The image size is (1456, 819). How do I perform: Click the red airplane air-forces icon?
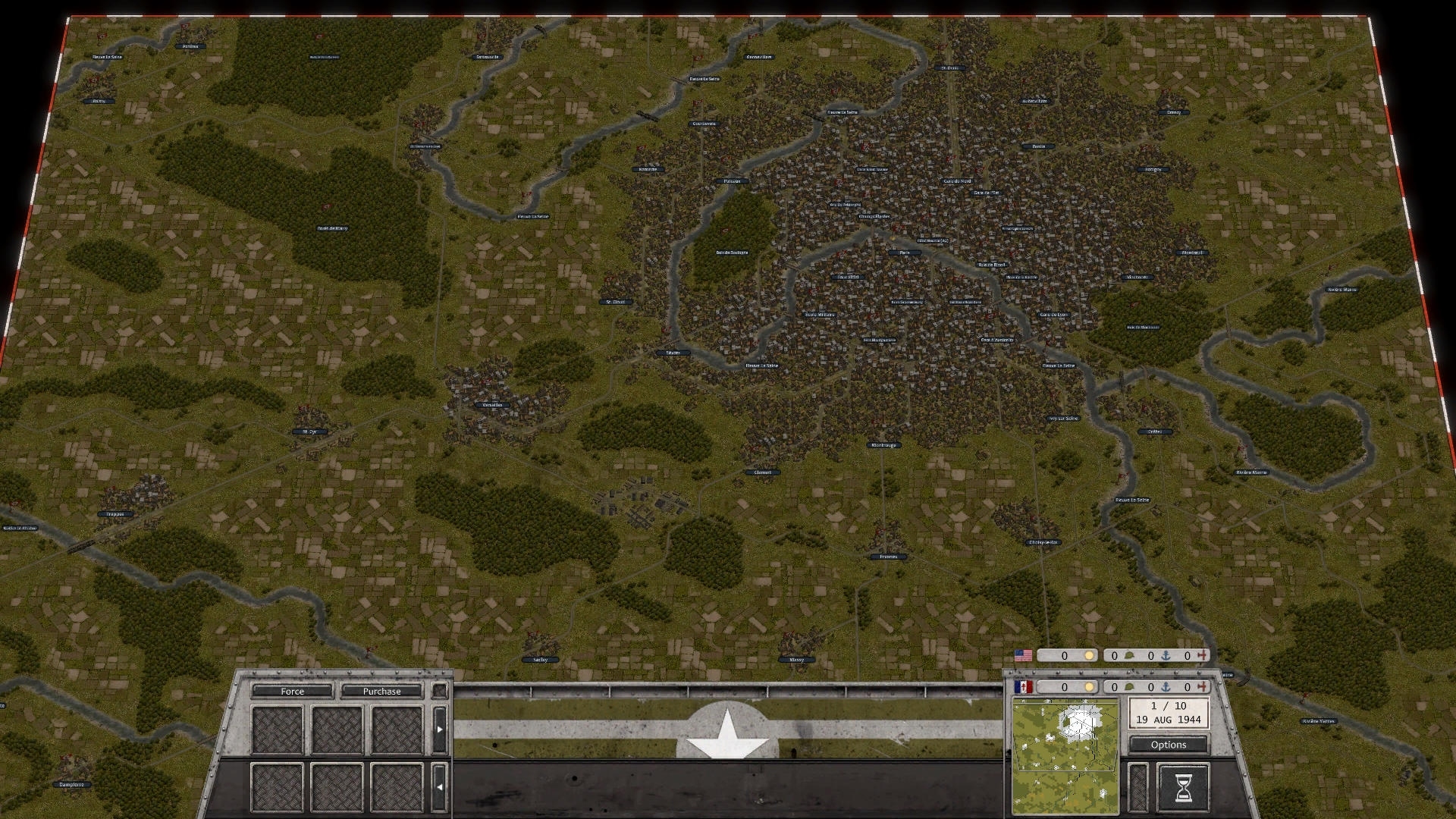(x=1203, y=655)
